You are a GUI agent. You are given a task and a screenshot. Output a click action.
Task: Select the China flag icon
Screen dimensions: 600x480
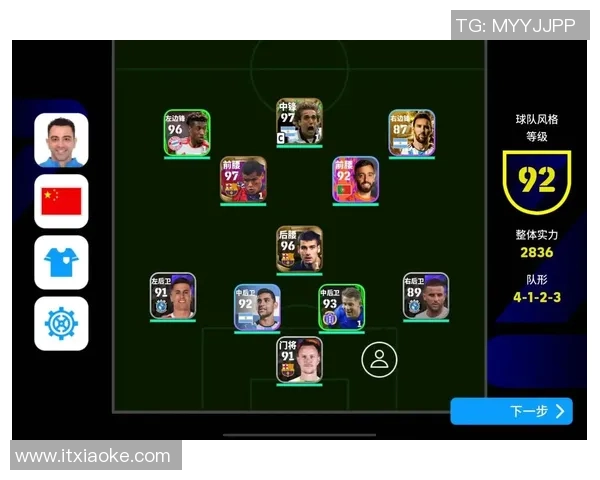(x=61, y=201)
